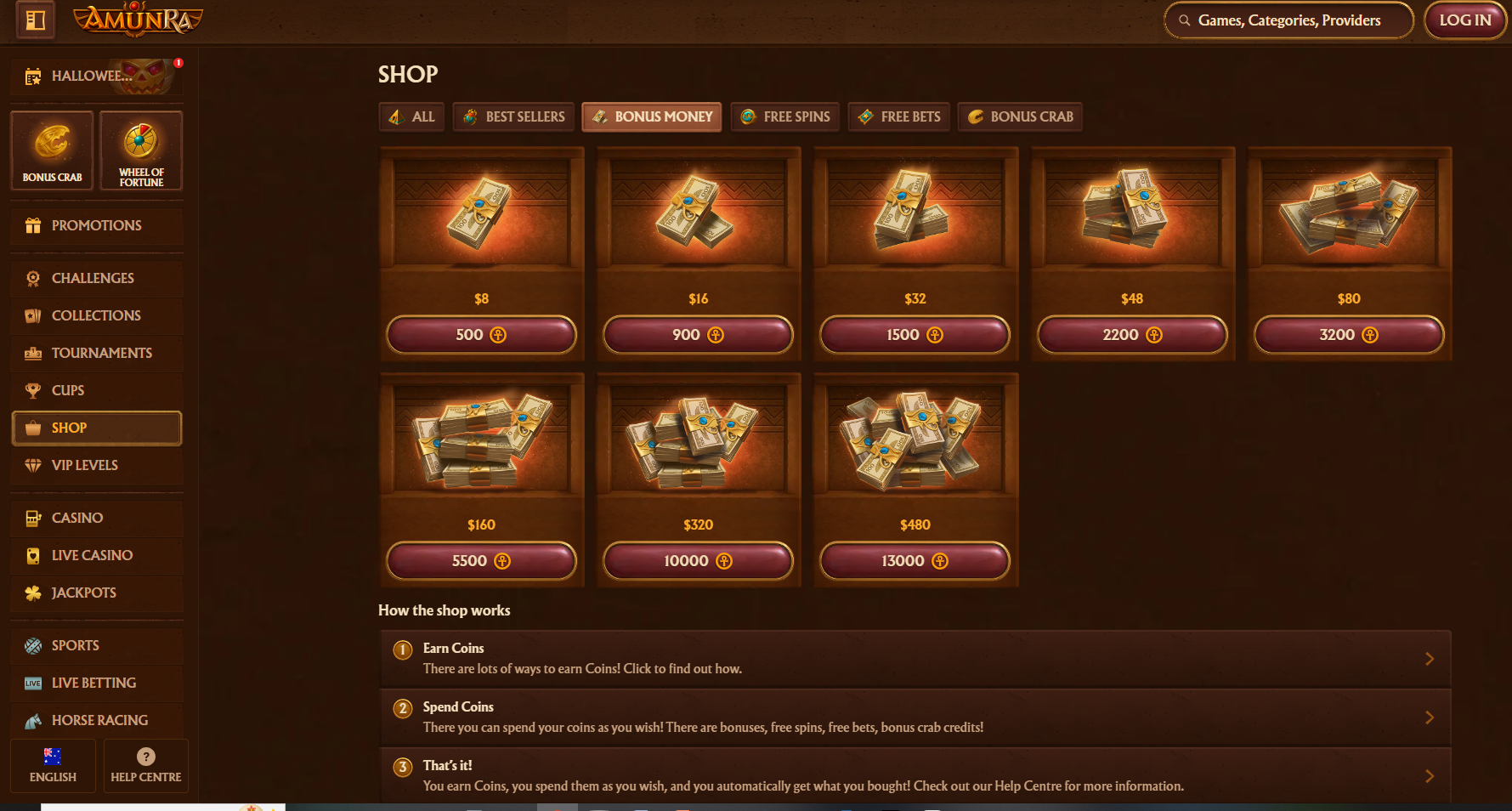
Task: Open the Help Centre
Action: (145, 765)
